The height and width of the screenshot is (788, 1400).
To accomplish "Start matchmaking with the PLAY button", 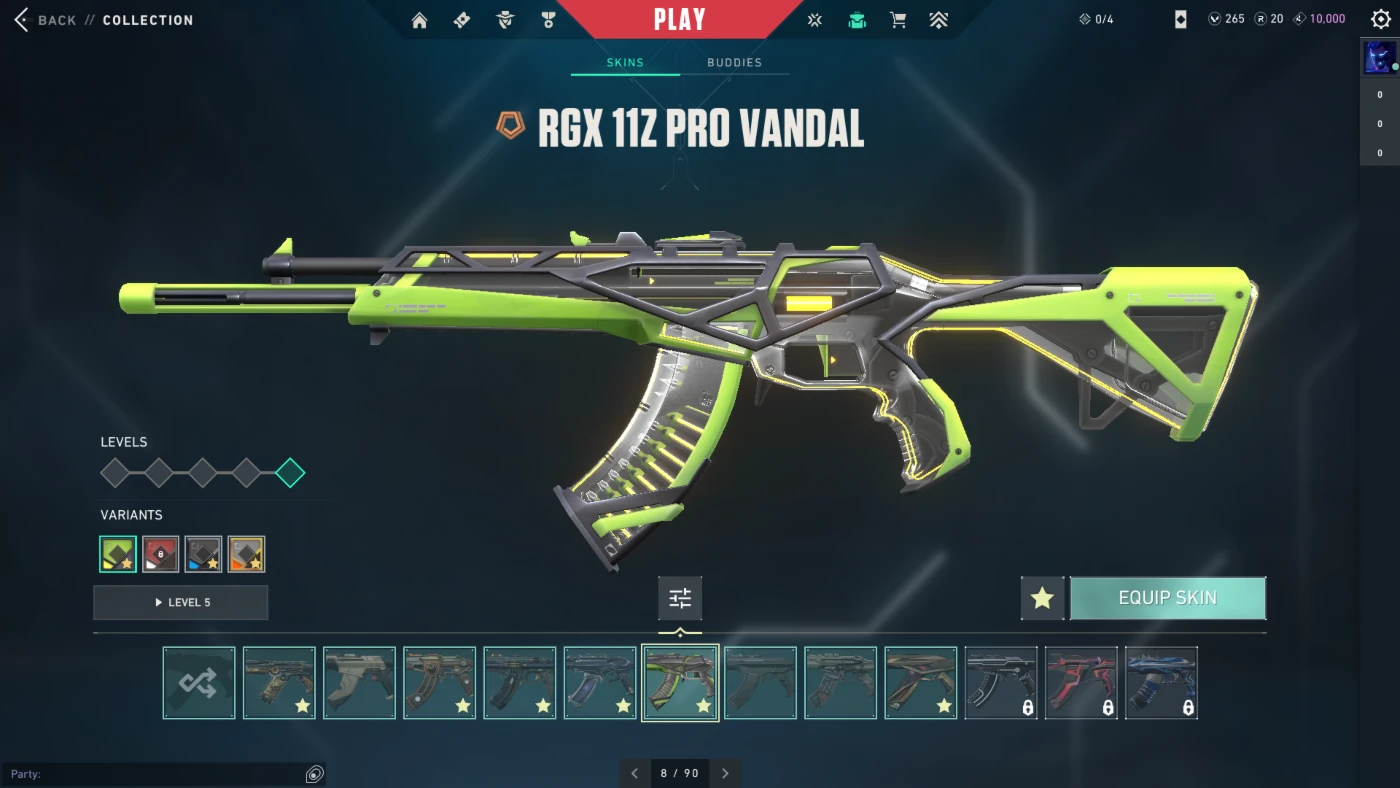I will (679, 20).
